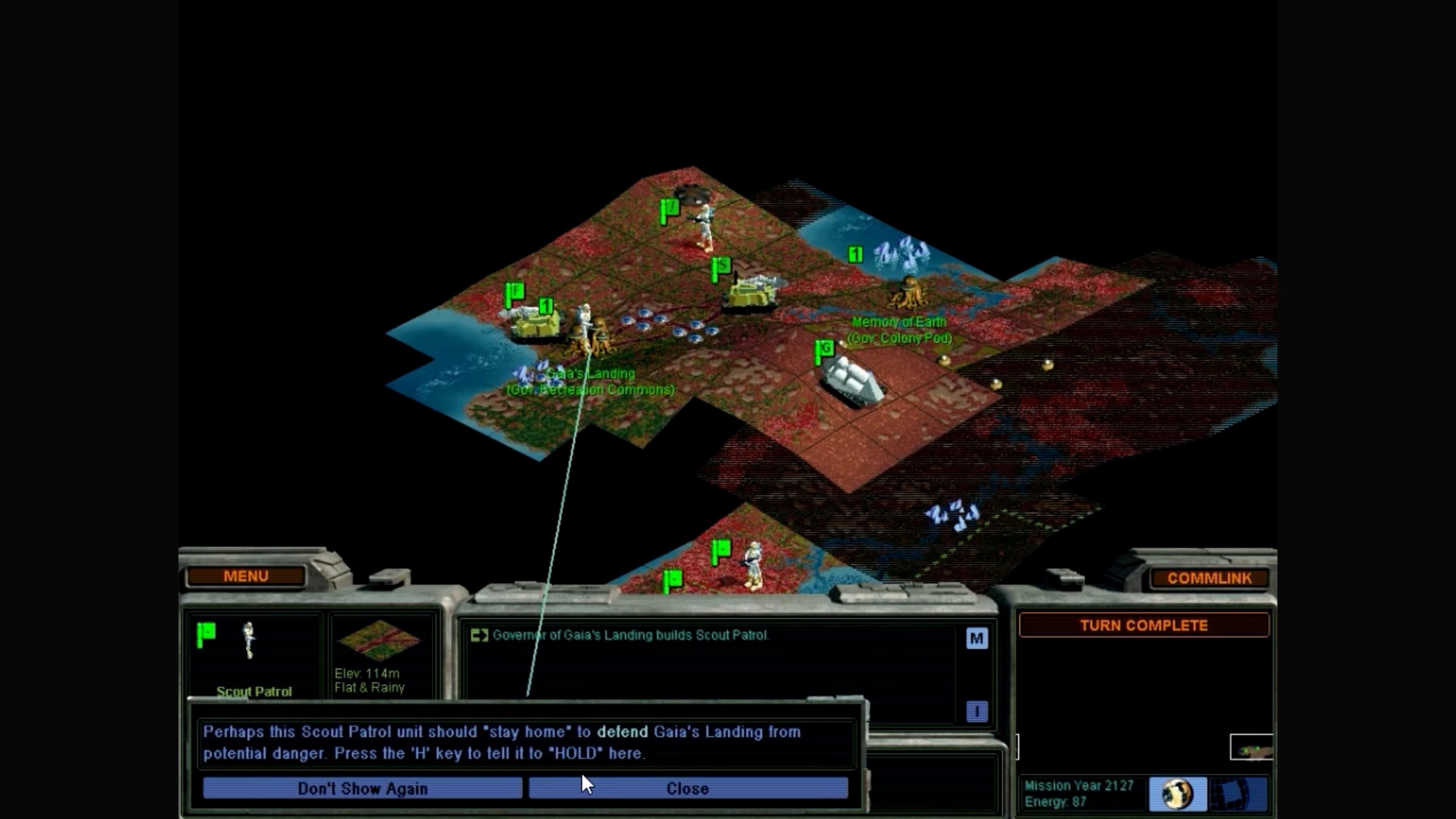The image size is (1456, 819).
Task: Close the Scout Patrol advisory popup
Action: point(687,789)
